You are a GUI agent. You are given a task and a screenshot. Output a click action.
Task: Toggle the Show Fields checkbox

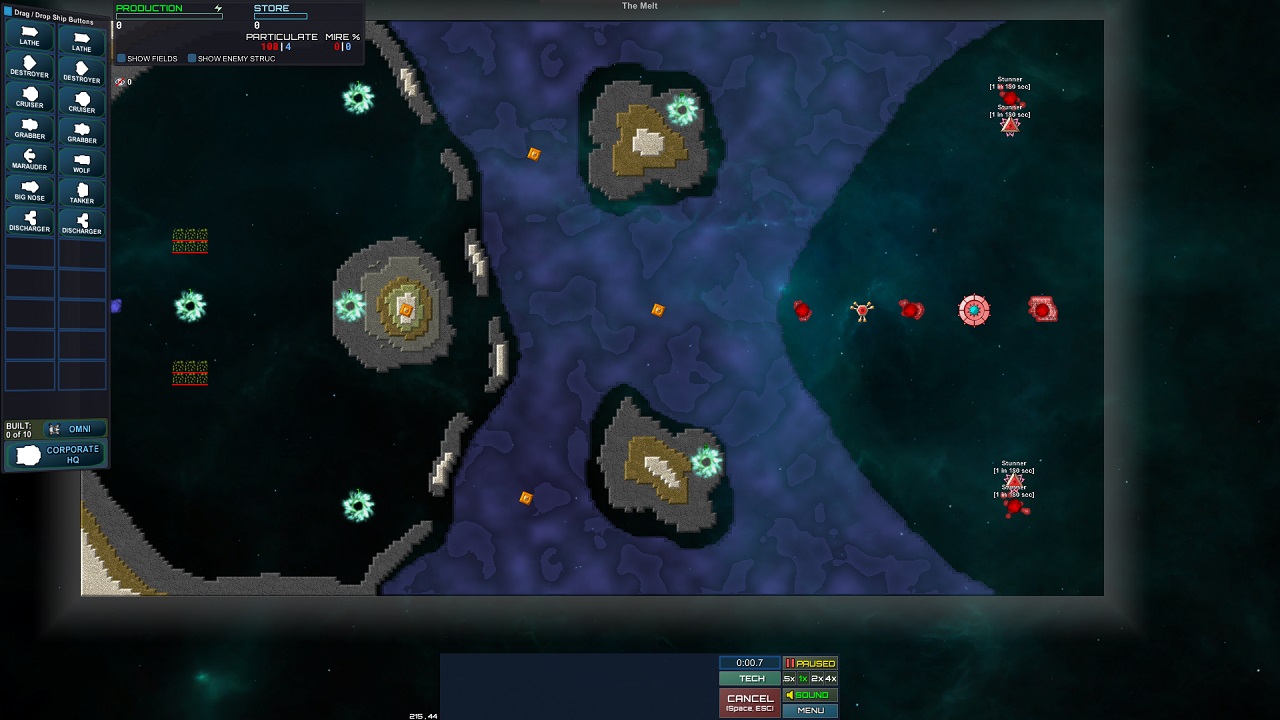[122, 59]
